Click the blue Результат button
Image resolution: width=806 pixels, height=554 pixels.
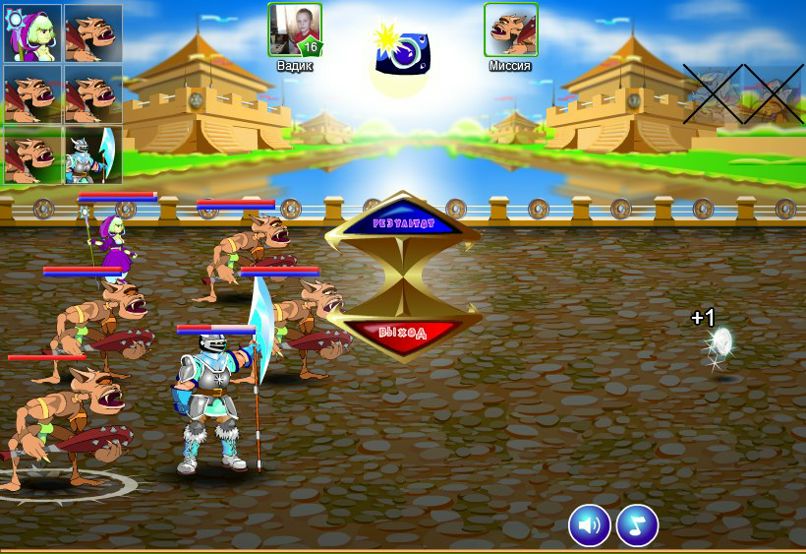click(403, 225)
